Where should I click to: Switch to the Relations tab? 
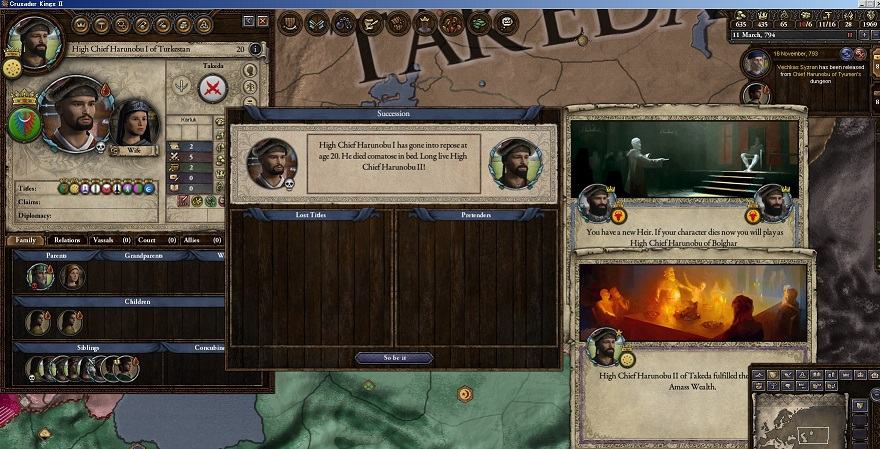68,240
